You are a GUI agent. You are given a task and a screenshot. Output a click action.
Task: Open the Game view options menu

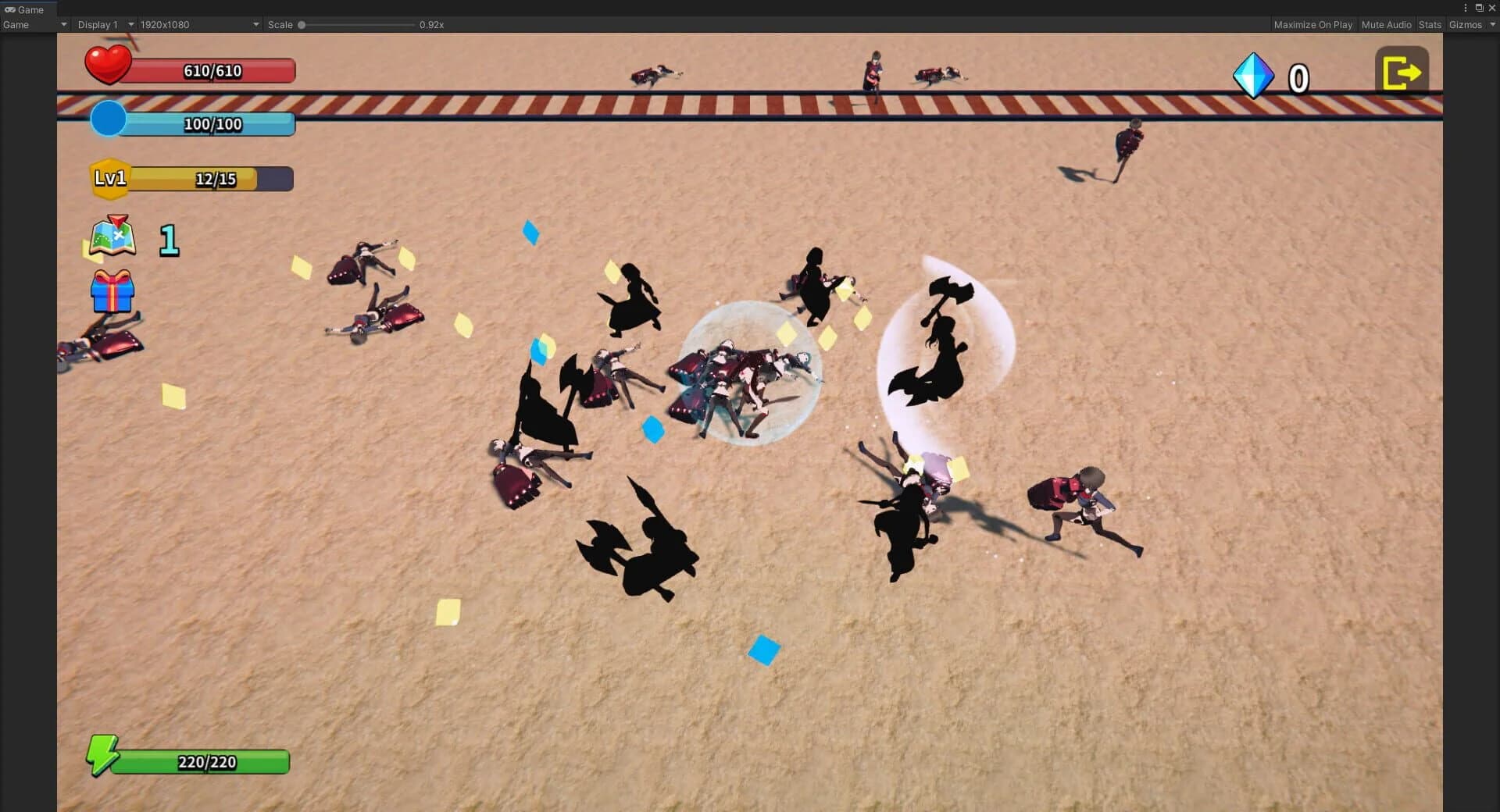[1466, 8]
